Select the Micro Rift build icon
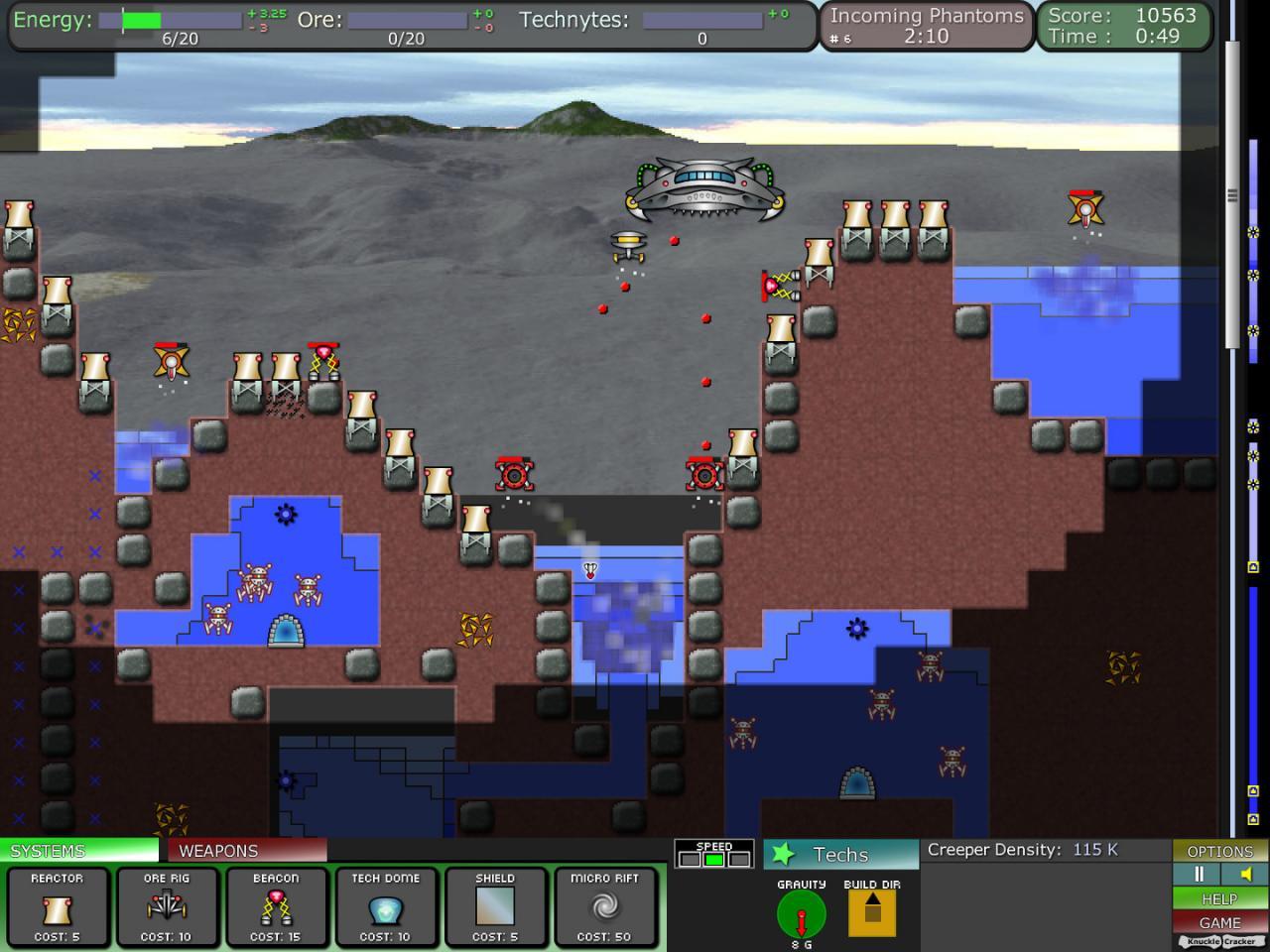Screen dimensions: 1270x952 click(x=606, y=907)
